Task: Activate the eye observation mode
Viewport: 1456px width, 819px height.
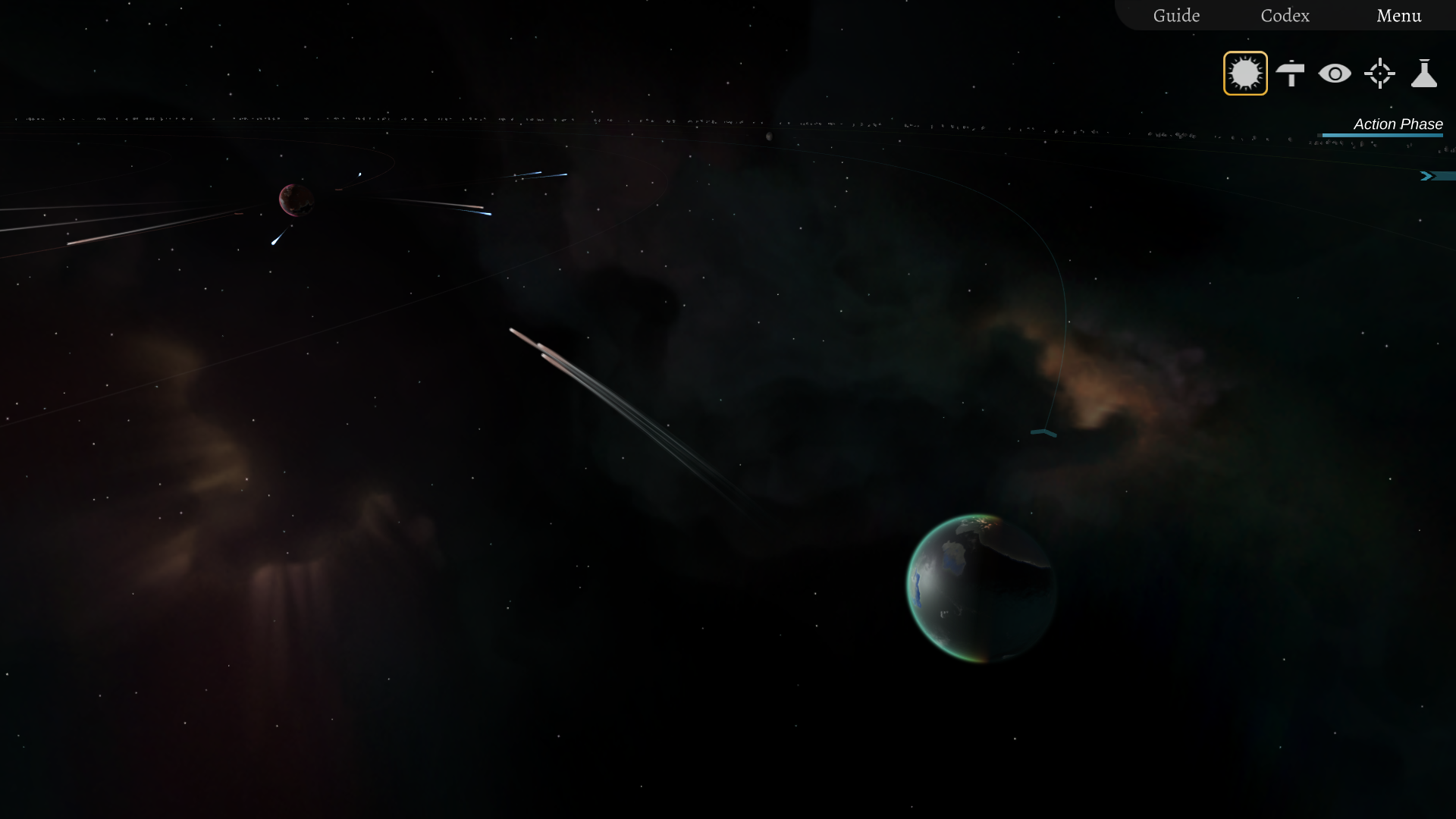Action: [1335, 74]
